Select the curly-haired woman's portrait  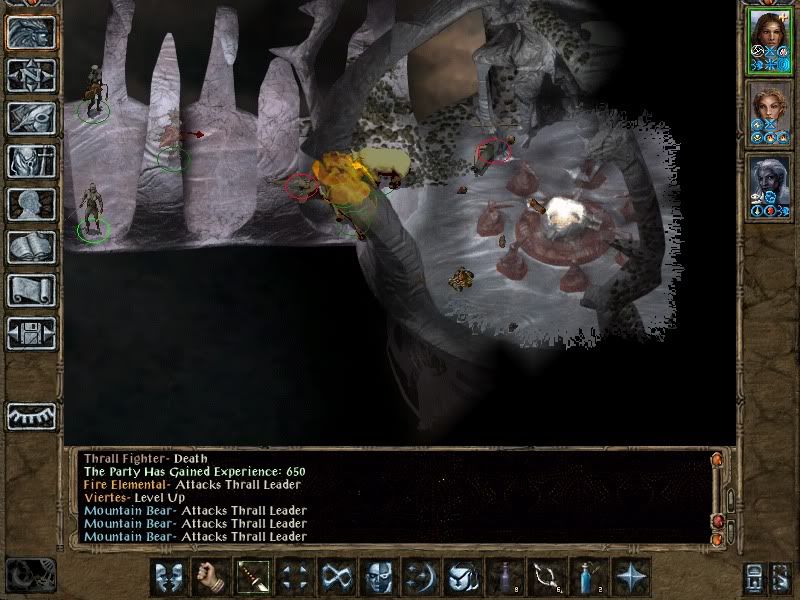coord(769,110)
